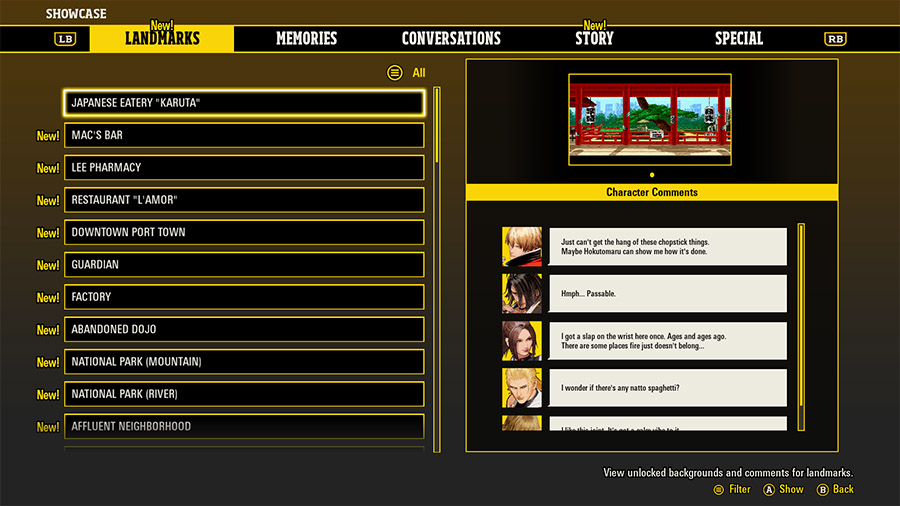This screenshot has height=506, width=900.
Task: Select Downtown Port Town entry
Action: pos(244,232)
